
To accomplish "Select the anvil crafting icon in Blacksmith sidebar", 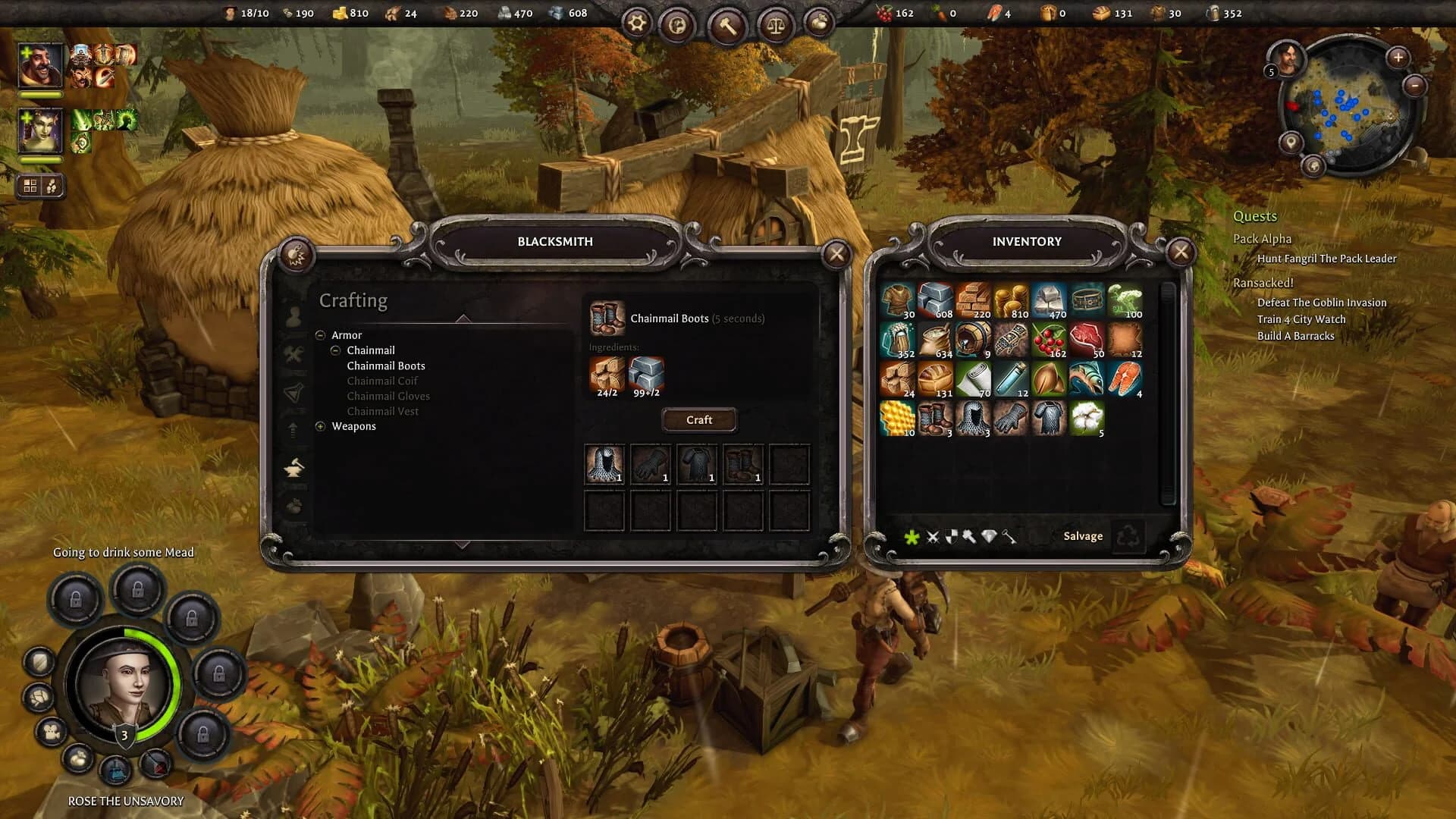I will click(x=294, y=465).
